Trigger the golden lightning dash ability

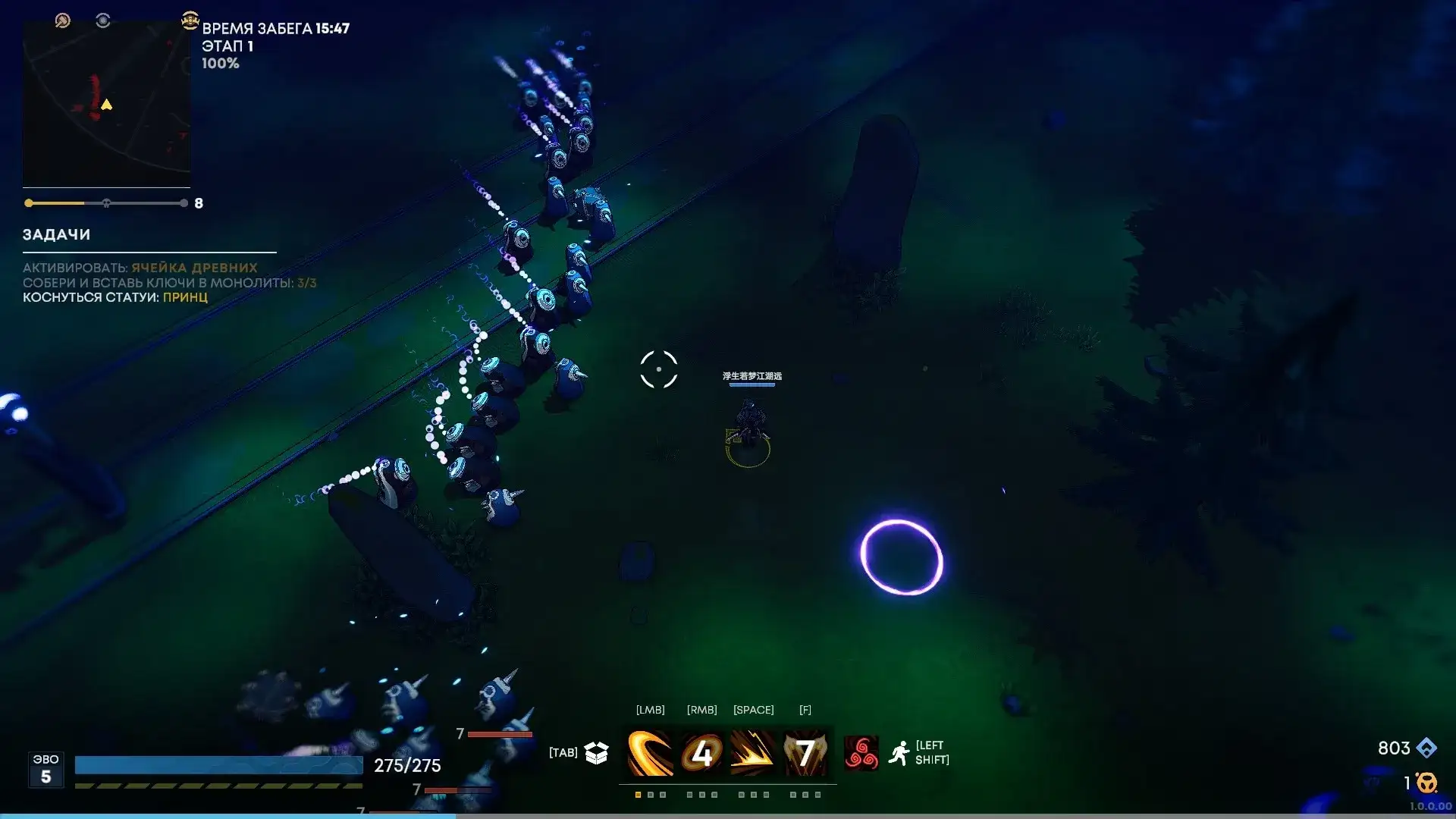click(753, 753)
